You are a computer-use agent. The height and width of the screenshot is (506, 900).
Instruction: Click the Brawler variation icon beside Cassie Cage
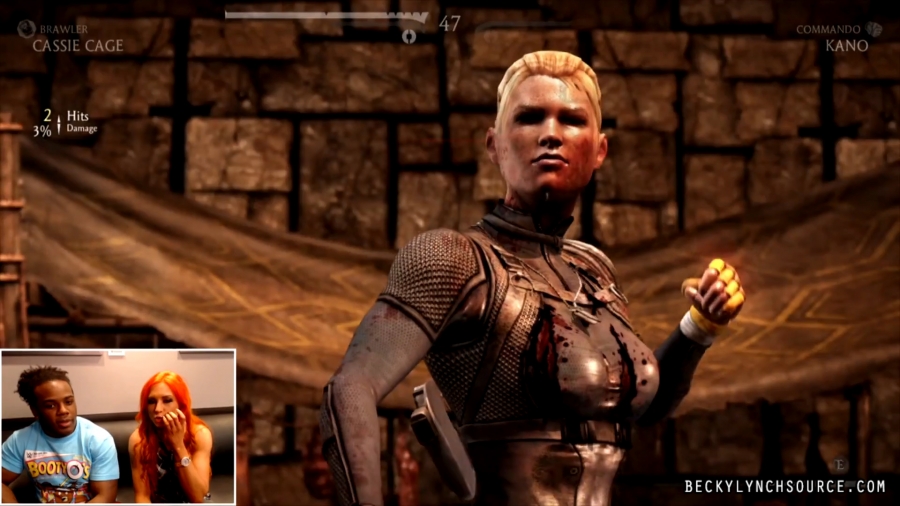pyautogui.click(x=25, y=29)
